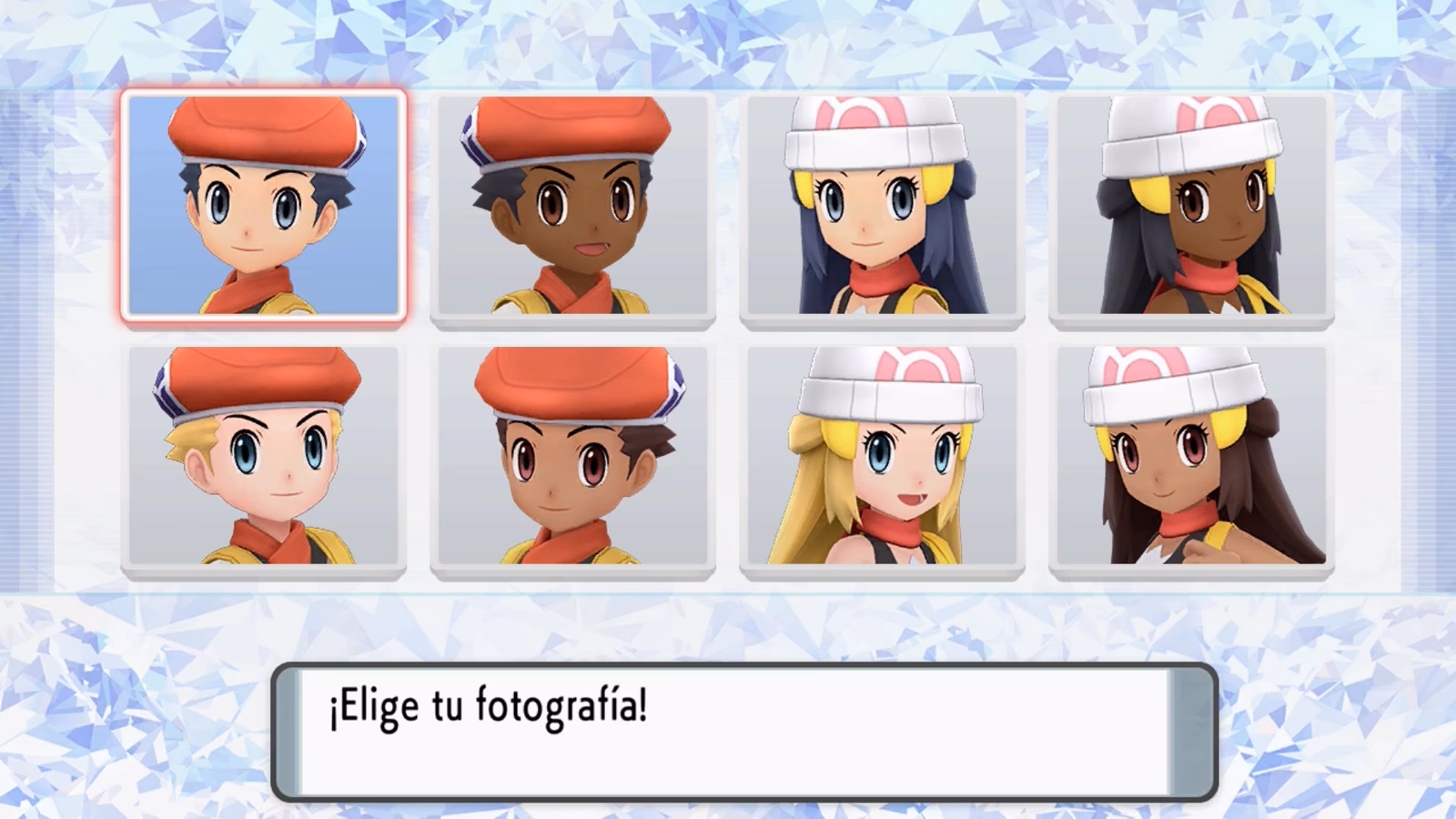Pick the dark-skinned female trainer portrait top right

[1188, 205]
